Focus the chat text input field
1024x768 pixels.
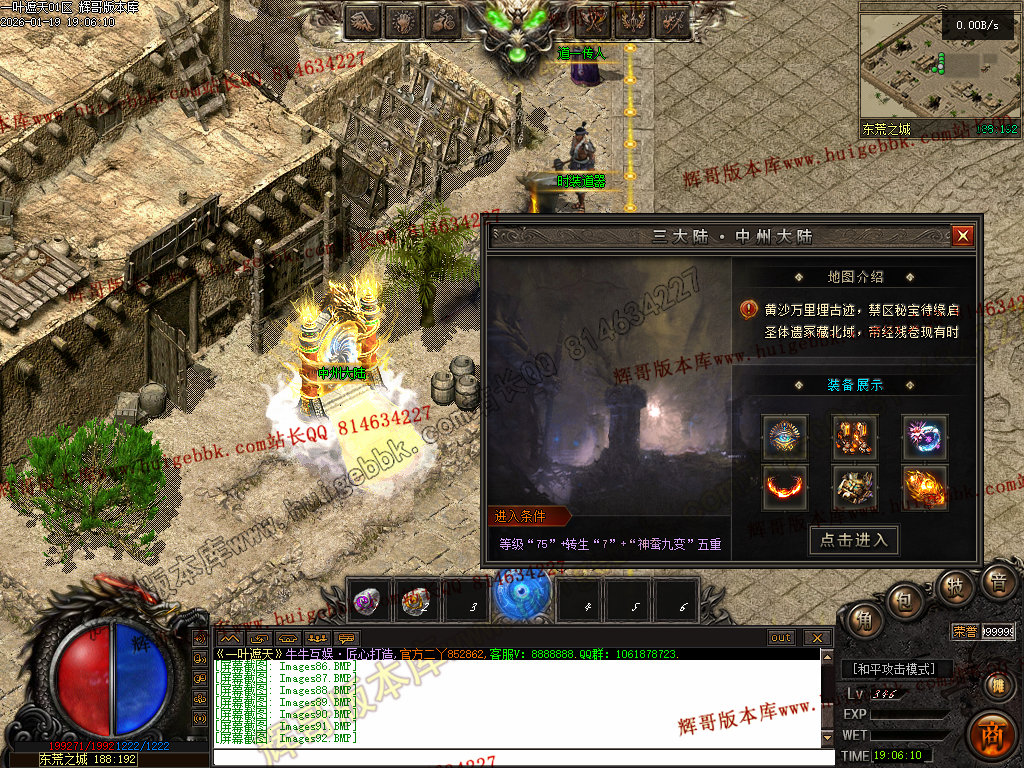point(520,757)
